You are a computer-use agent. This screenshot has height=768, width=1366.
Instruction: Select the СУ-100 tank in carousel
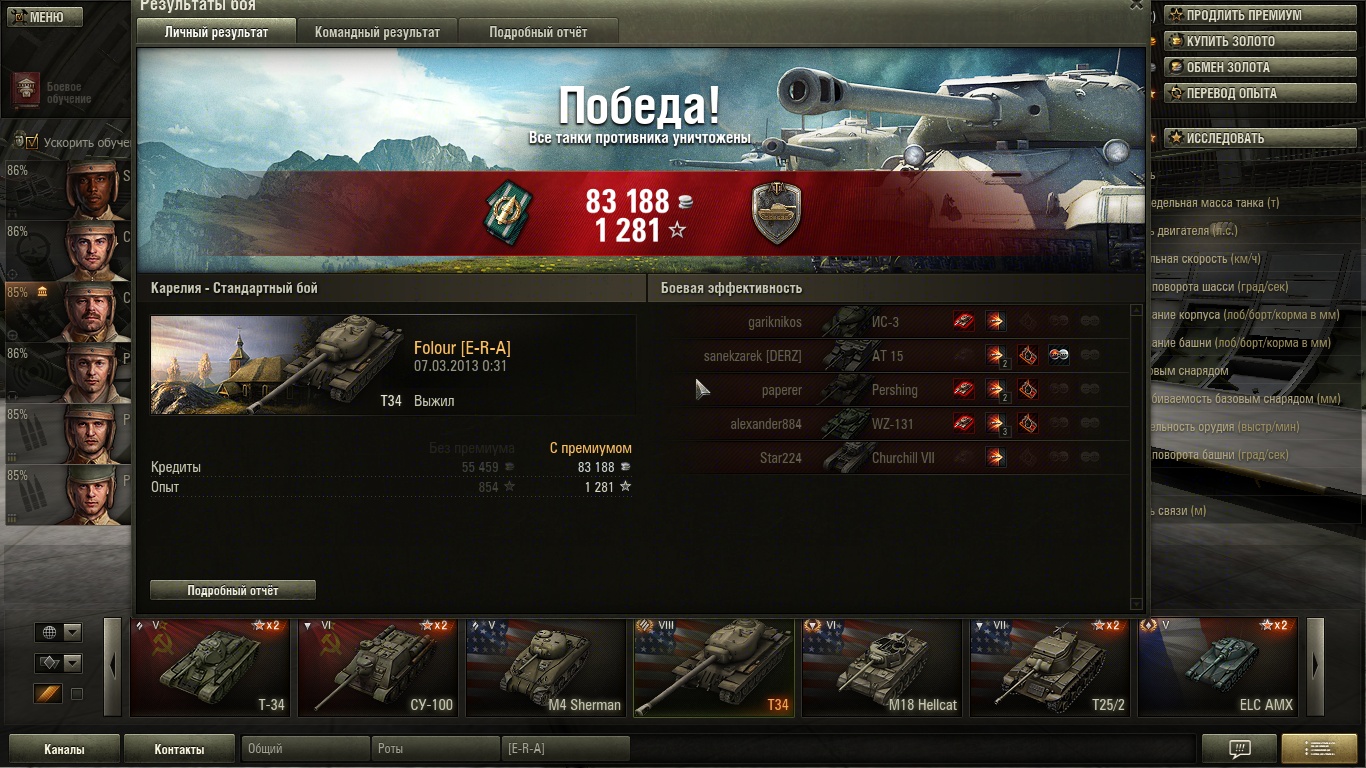(x=378, y=667)
